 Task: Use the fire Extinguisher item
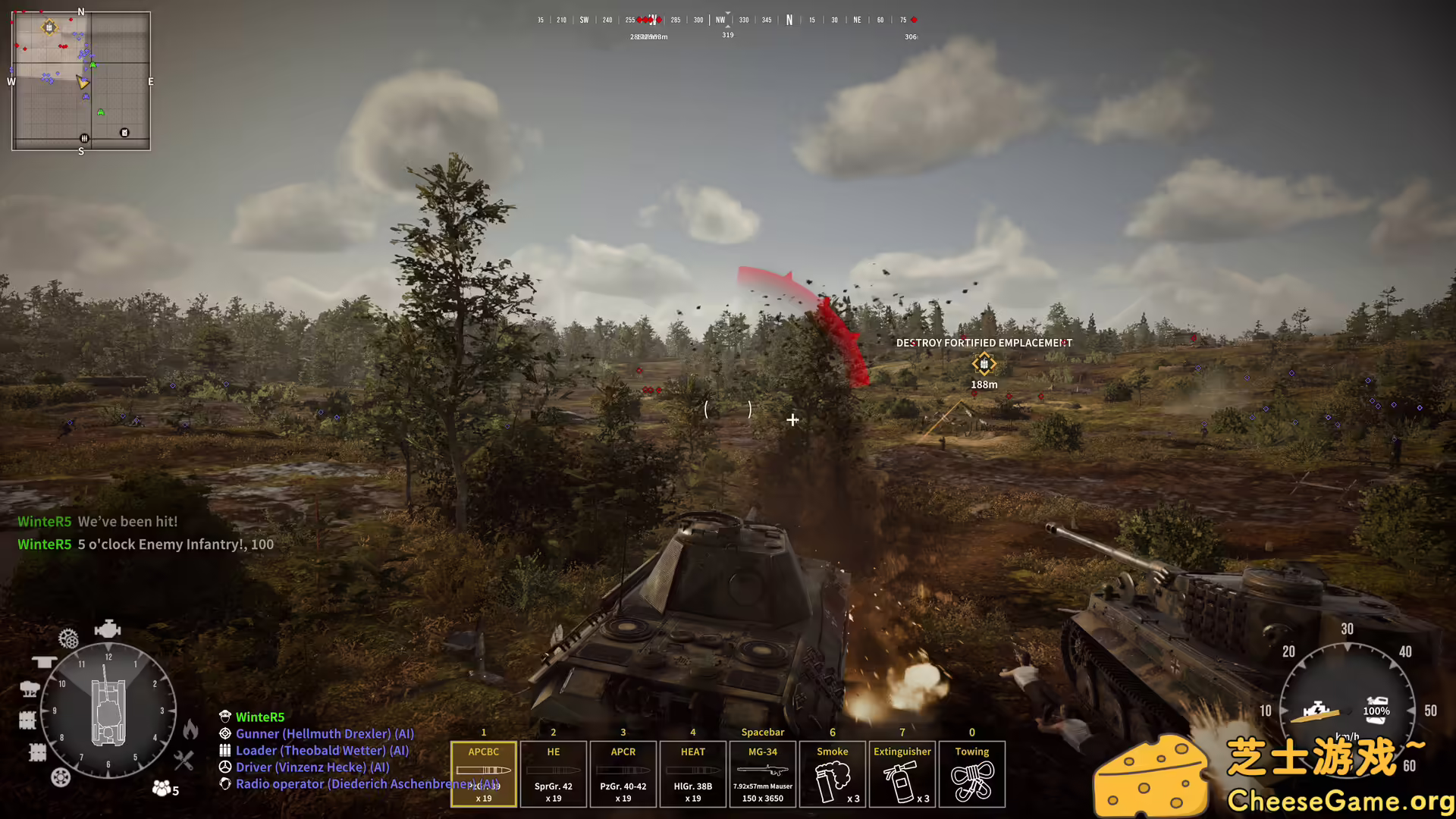pyautogui.click(x=902, y=773)
